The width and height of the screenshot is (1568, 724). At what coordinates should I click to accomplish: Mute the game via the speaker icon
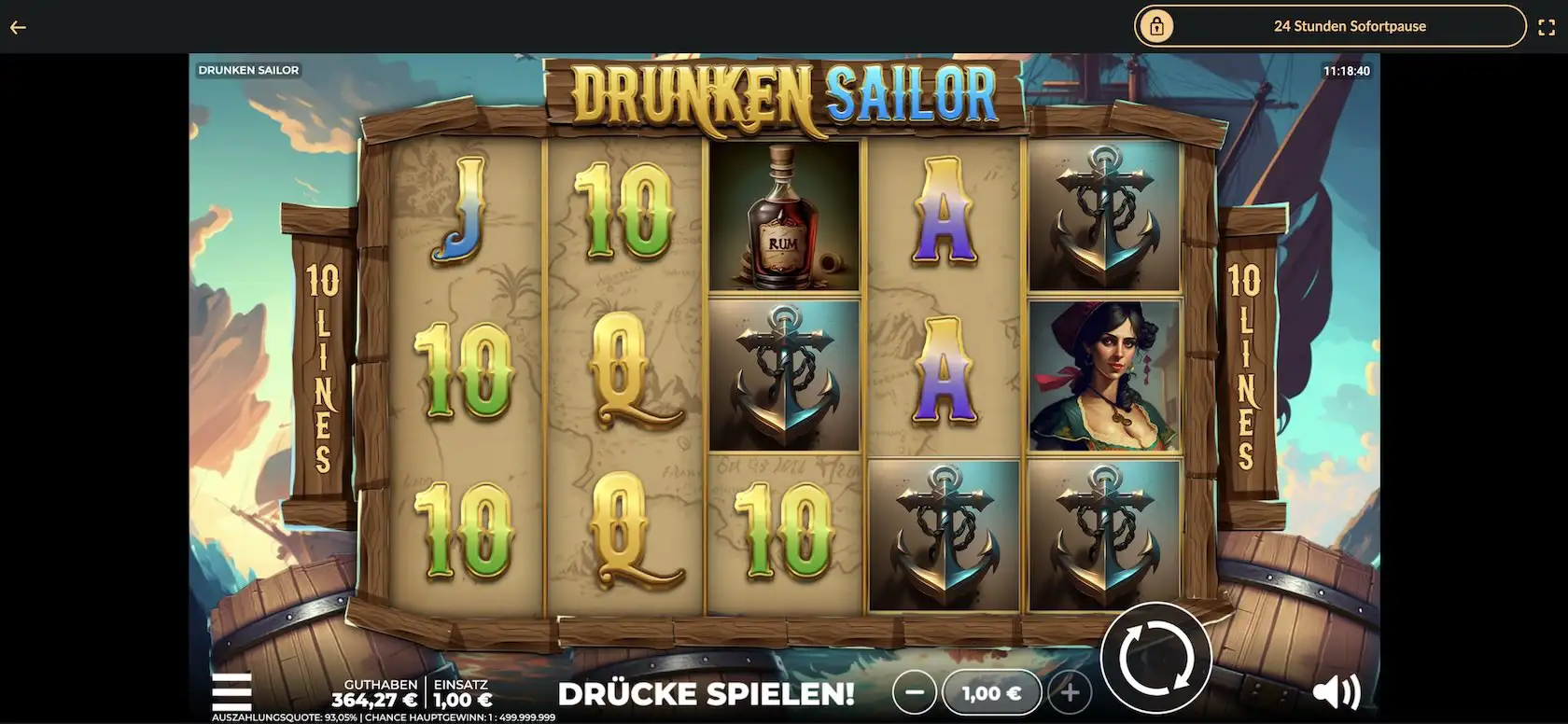point(1338,692)
